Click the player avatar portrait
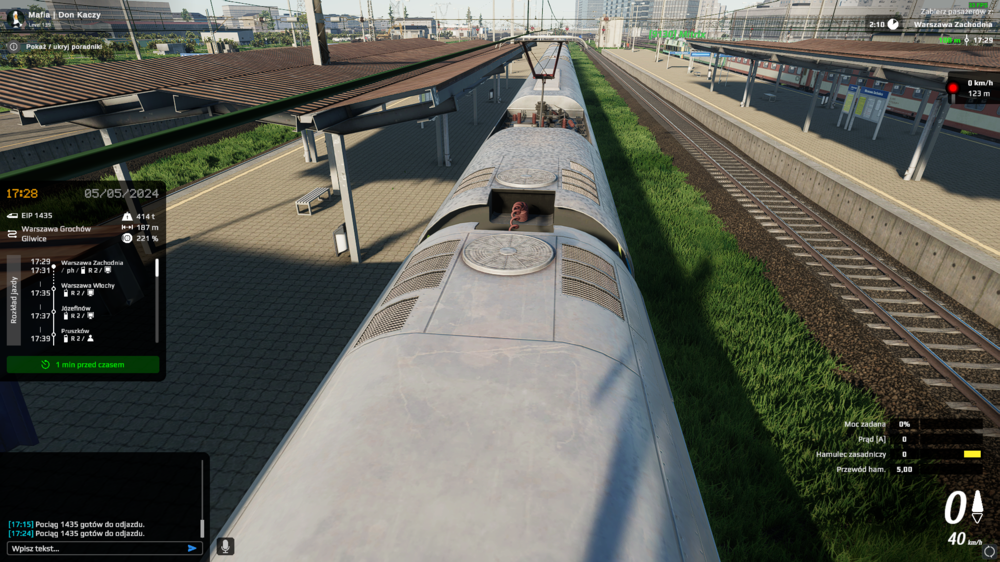 point(15,19)
